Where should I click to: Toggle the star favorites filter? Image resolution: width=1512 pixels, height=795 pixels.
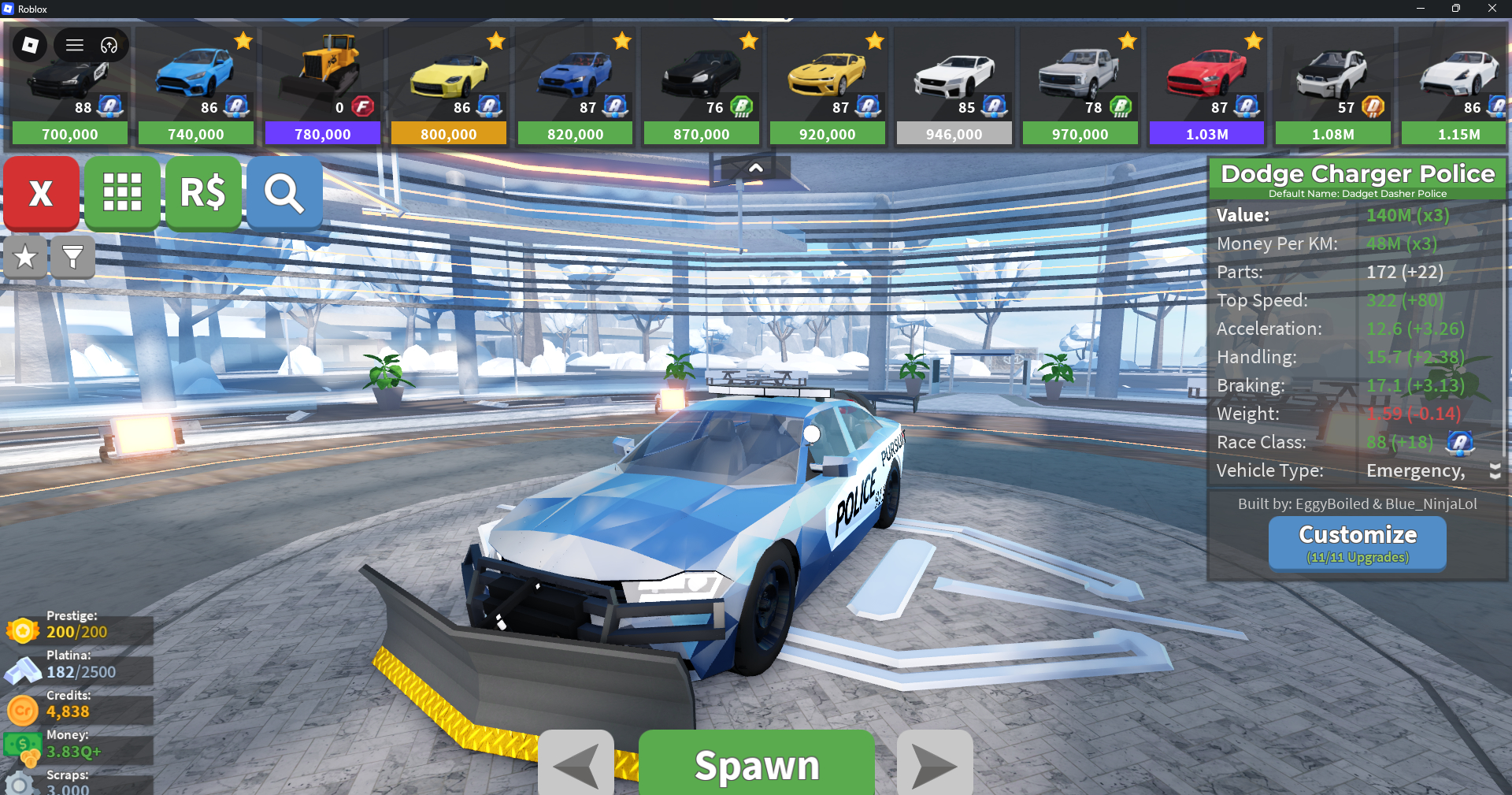tap(25, 257)
